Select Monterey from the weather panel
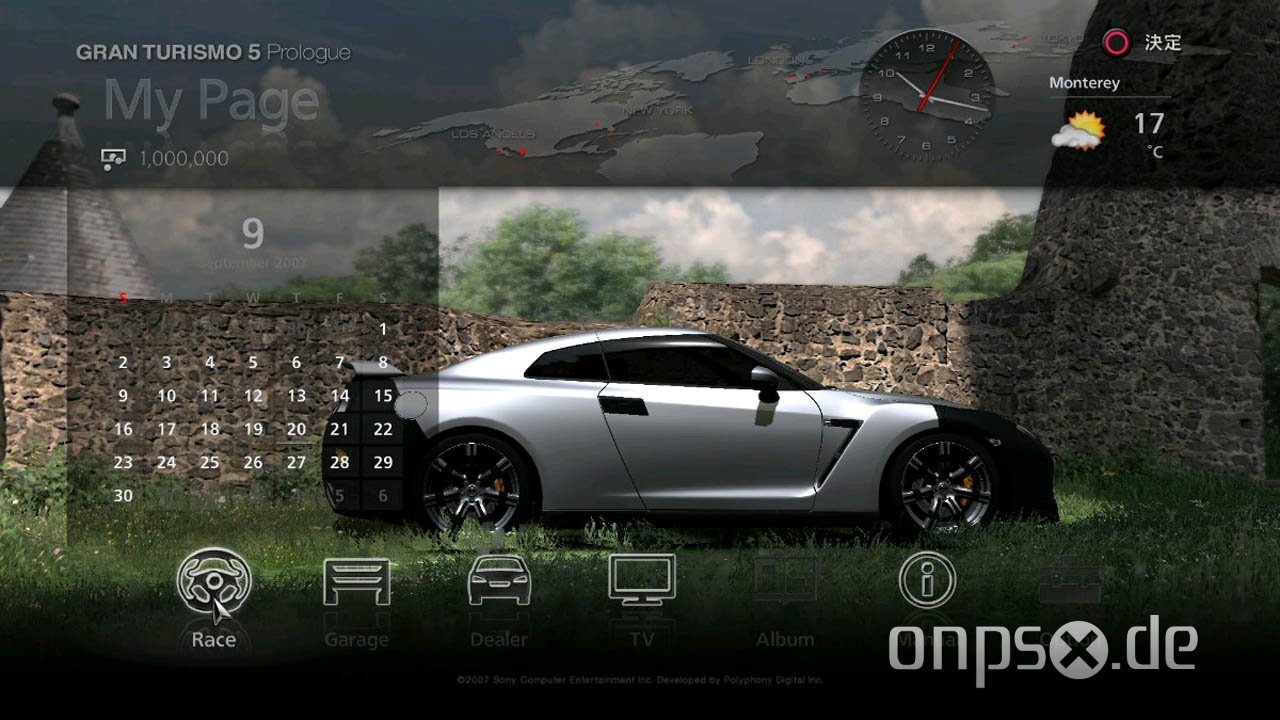 [x=1084, y=82]
